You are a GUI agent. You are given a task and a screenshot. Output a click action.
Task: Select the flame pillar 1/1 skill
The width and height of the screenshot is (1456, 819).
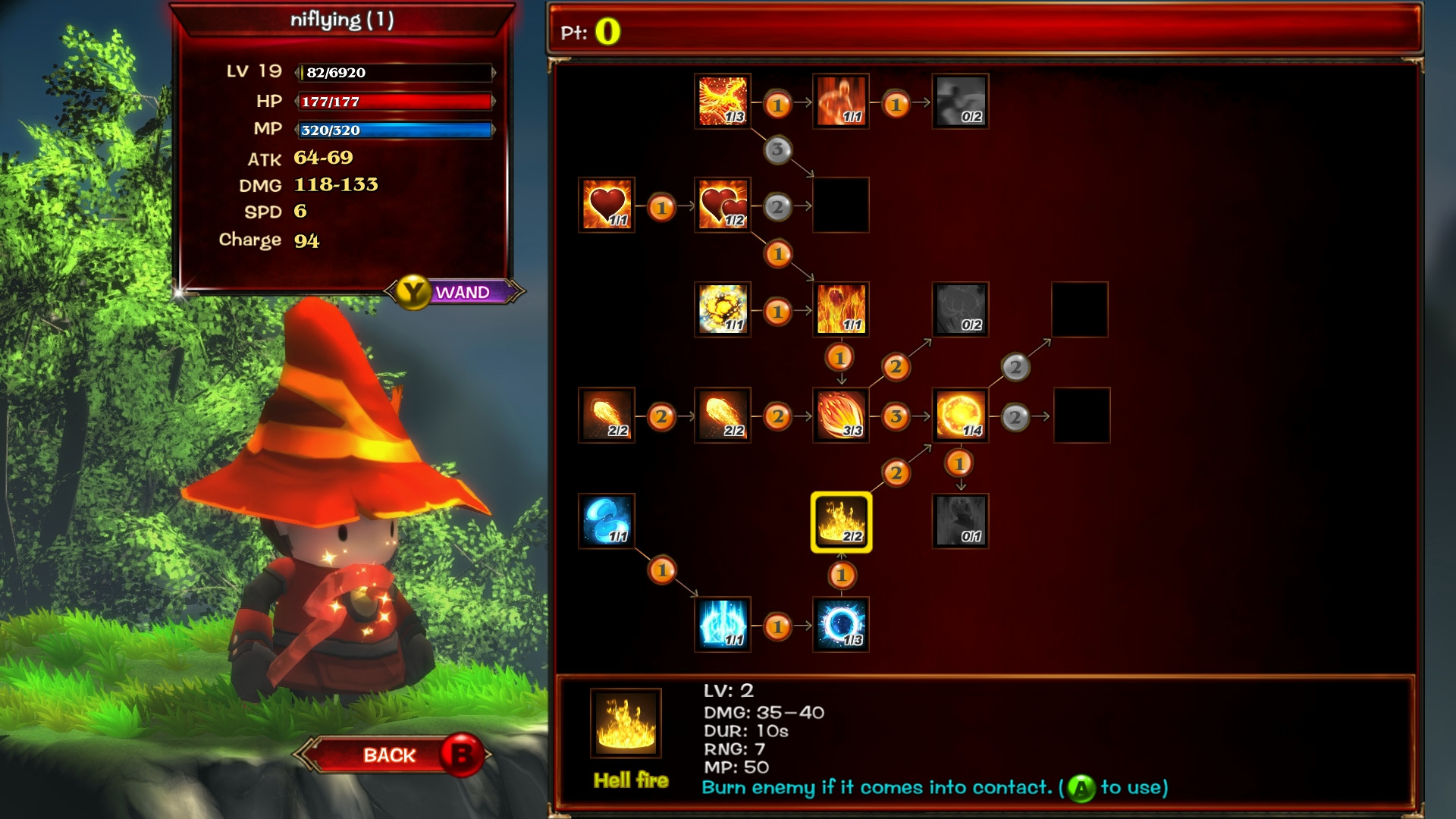[842, 309]
